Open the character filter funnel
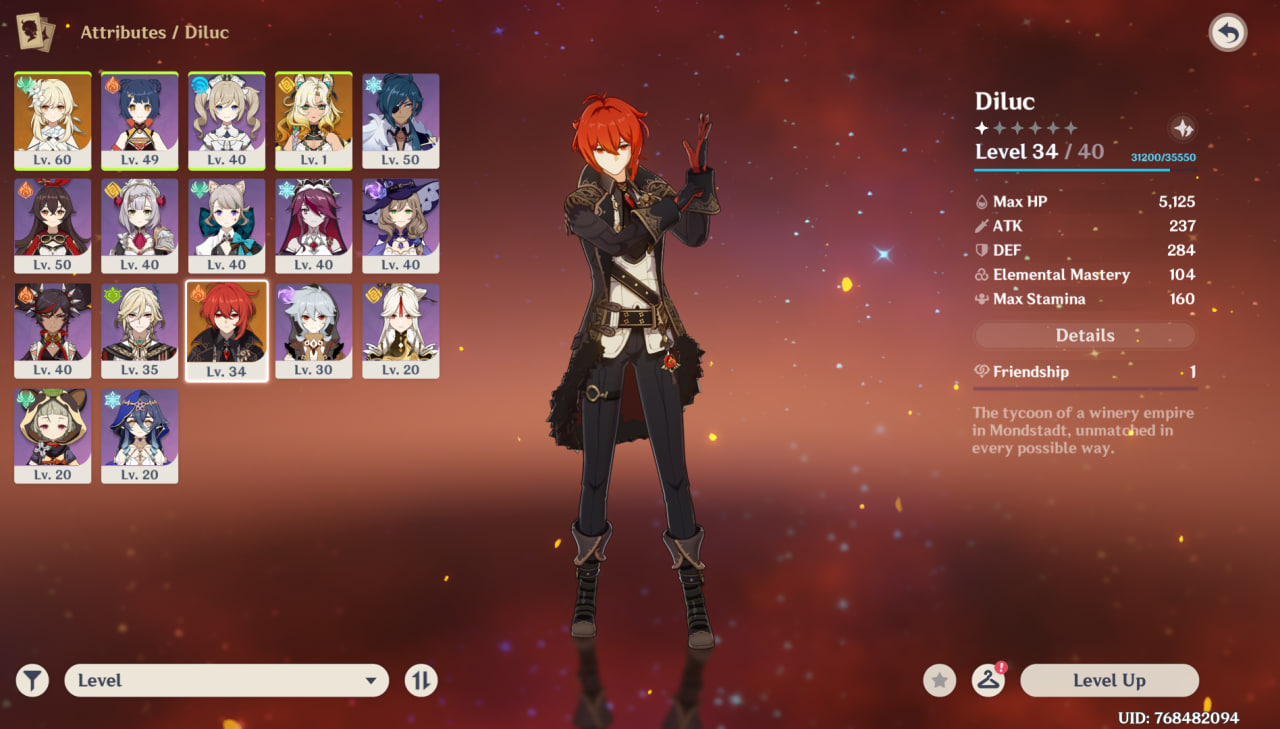This screenshot has height=729, width=1280. coord(33,680)
